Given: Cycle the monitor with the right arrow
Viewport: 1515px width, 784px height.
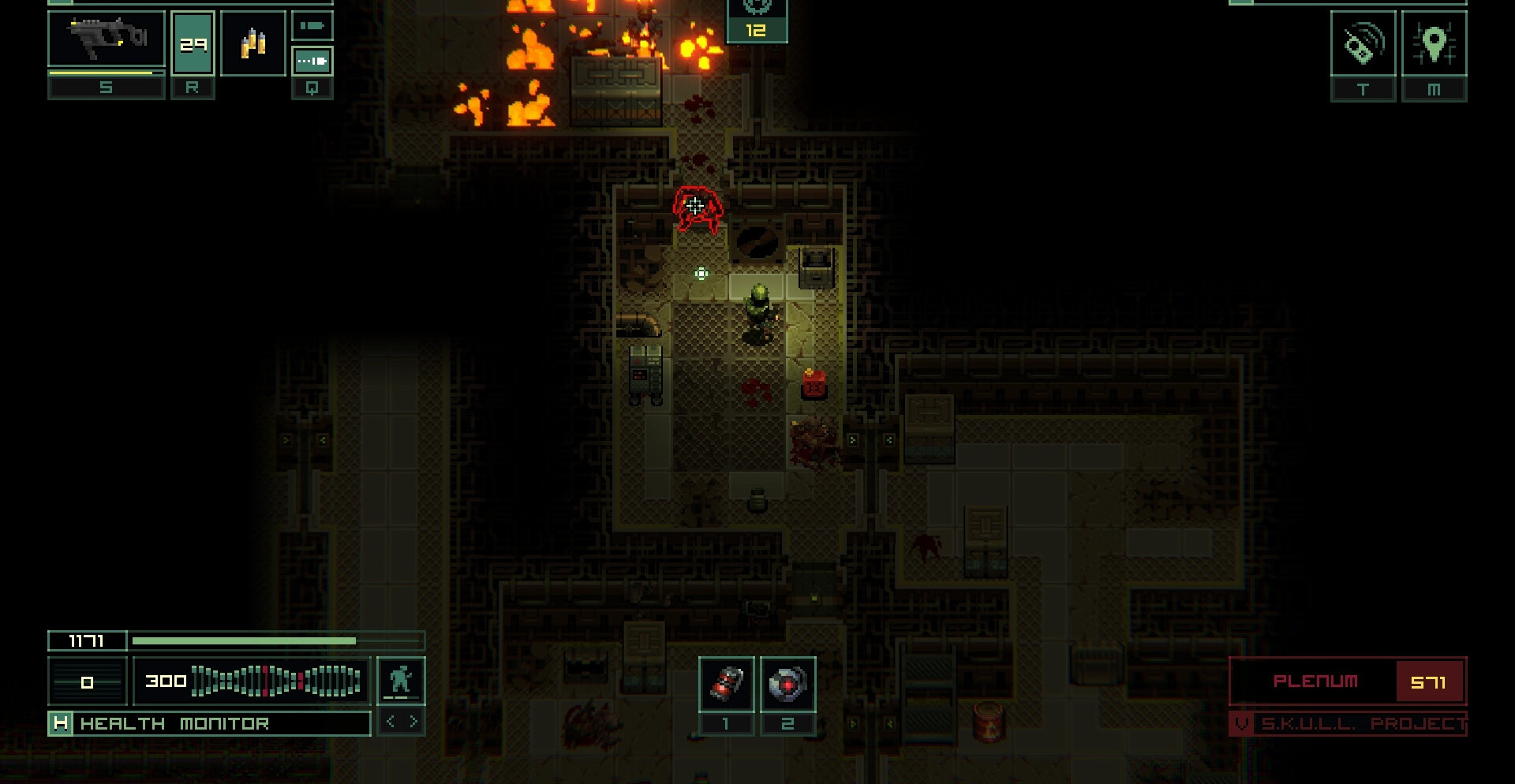Looking at the screenshot, I should click(x=413, y=722).
